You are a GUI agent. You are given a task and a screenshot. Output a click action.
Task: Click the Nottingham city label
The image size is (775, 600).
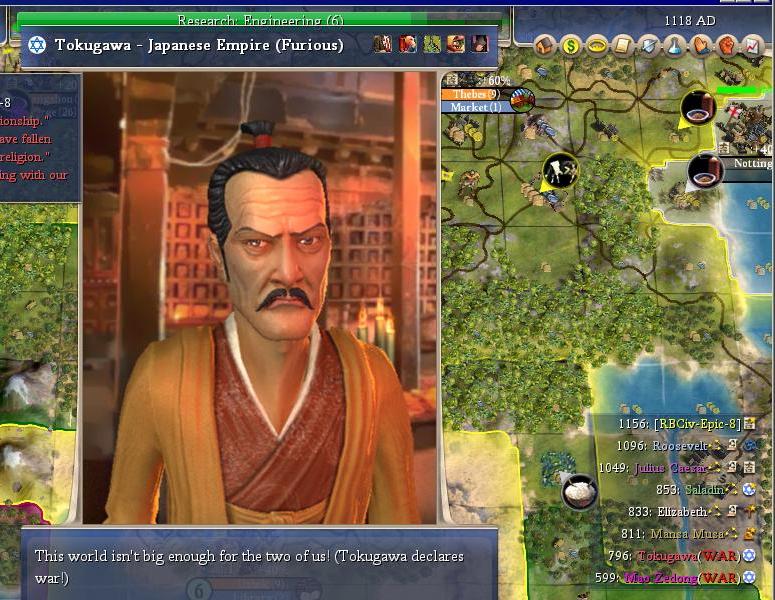pyautogui.click(x=751, y=163)
